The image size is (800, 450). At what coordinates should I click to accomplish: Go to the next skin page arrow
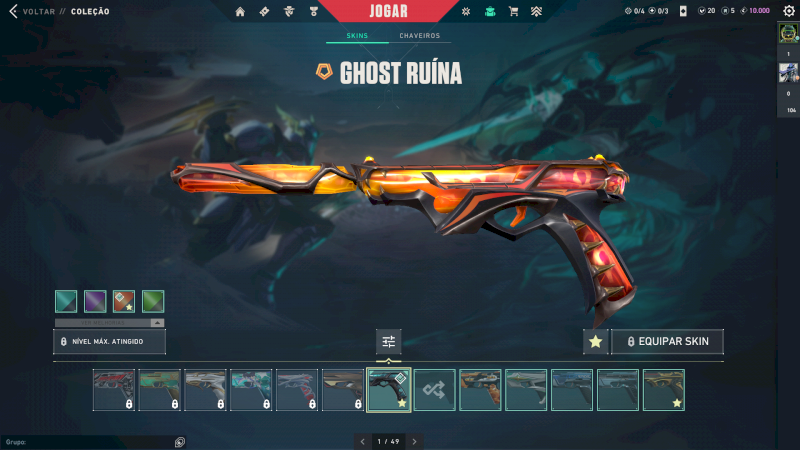point(414,441)
